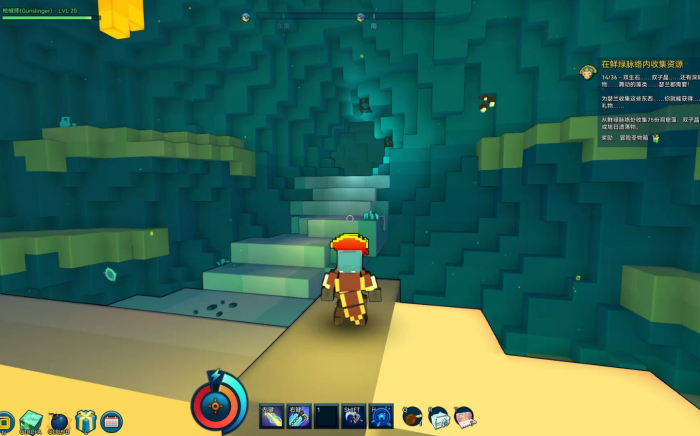This screenshot has height=436, width=700.
Task: Open the pink shop stall icon
Action: [x=463, y=417]
